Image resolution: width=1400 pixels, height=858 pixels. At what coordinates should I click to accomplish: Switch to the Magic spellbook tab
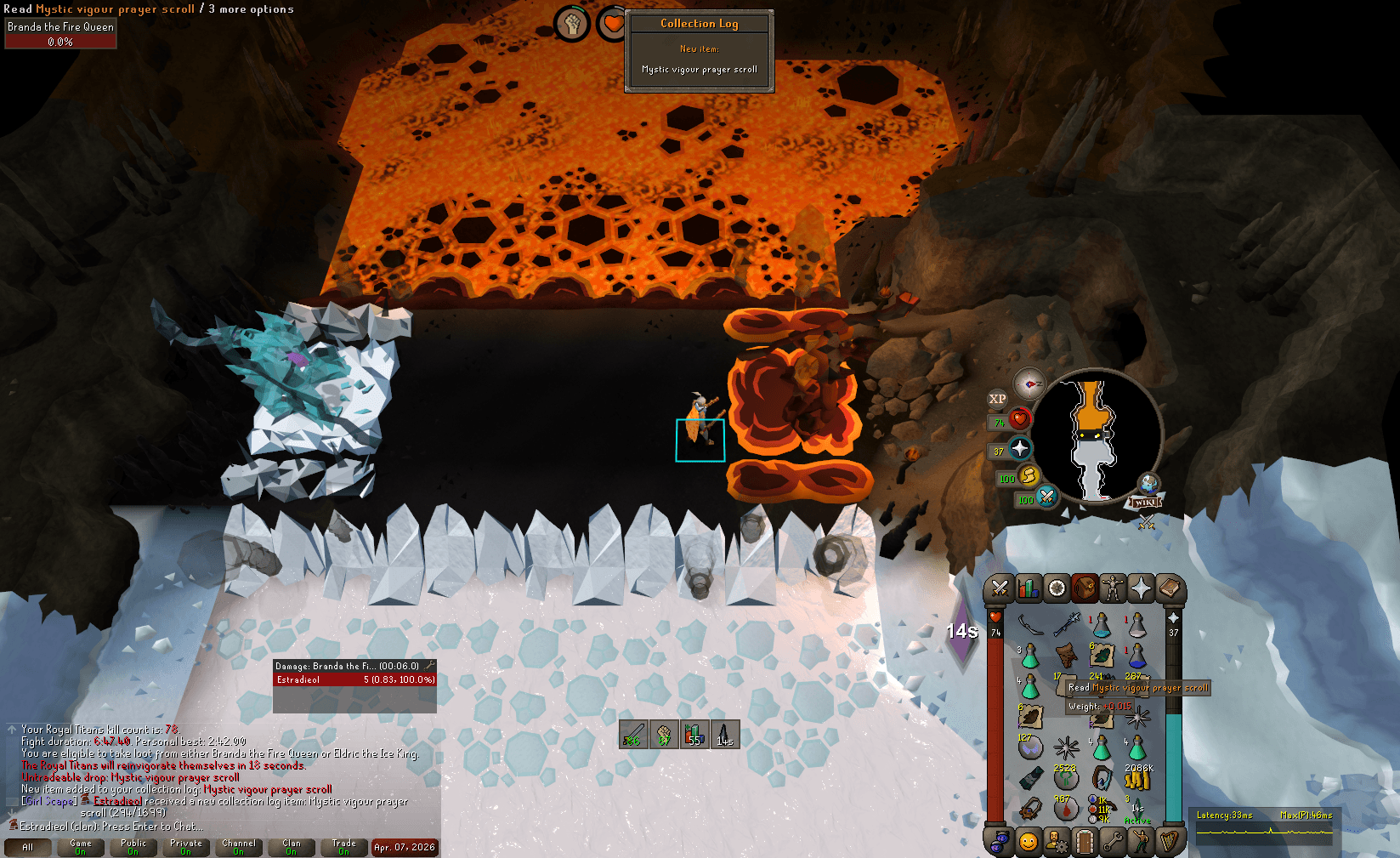click(1170, 588)
